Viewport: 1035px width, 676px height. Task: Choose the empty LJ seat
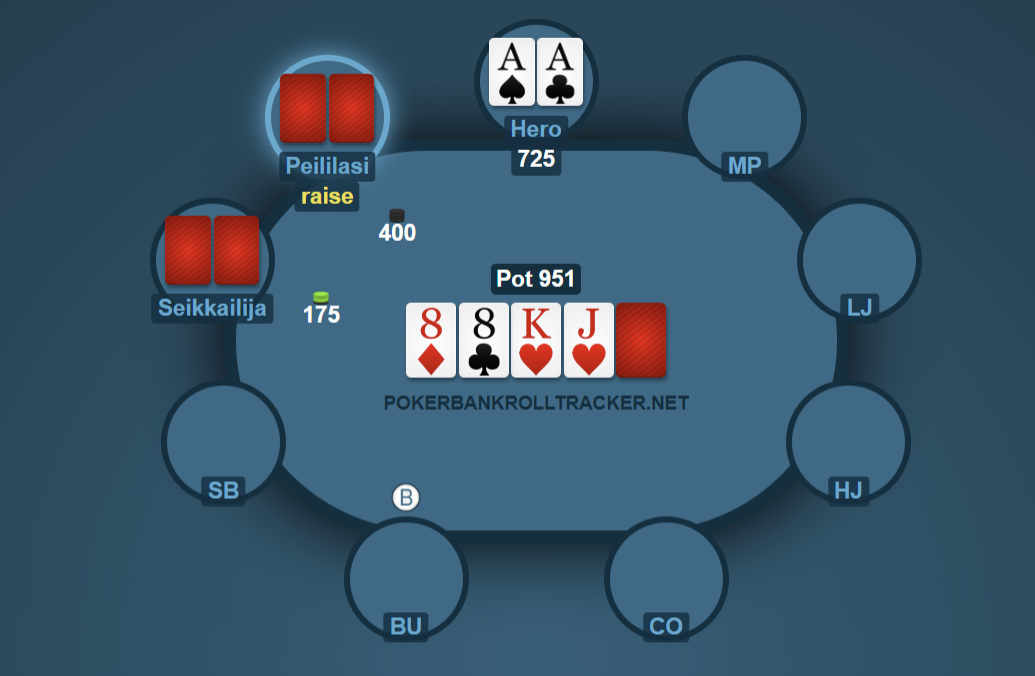click(858, 258)
